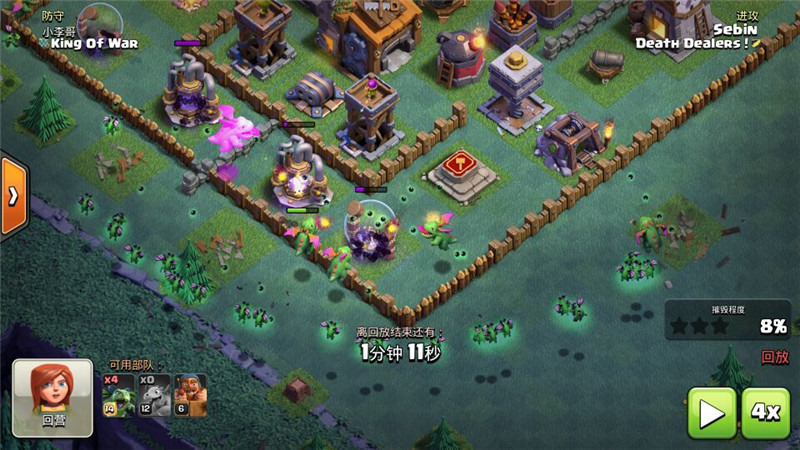800x450 pixels.
Task: Click the 回营 return home button
Action: click(52, 397)
